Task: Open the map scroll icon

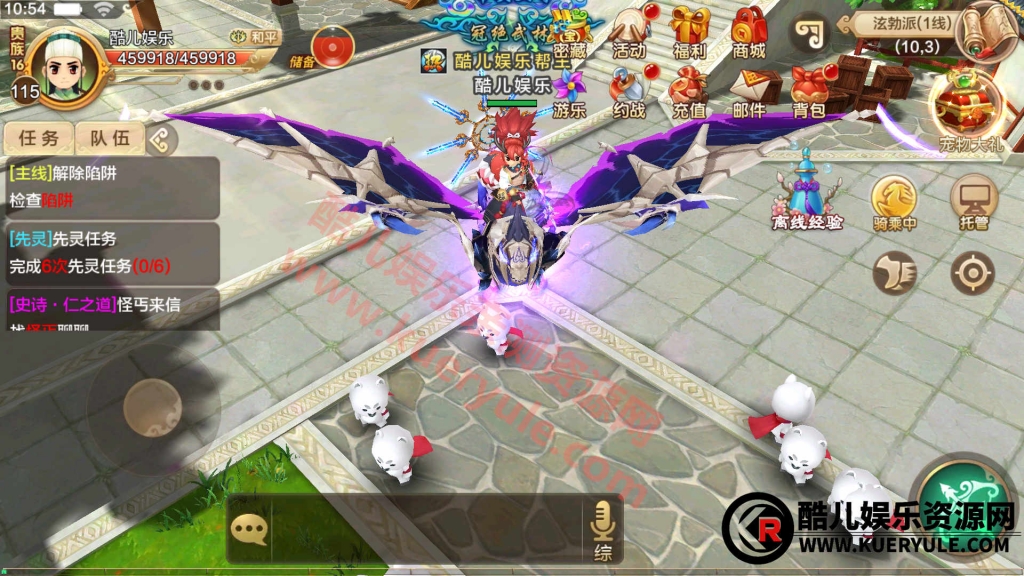Action: click(x=984, y=30)
